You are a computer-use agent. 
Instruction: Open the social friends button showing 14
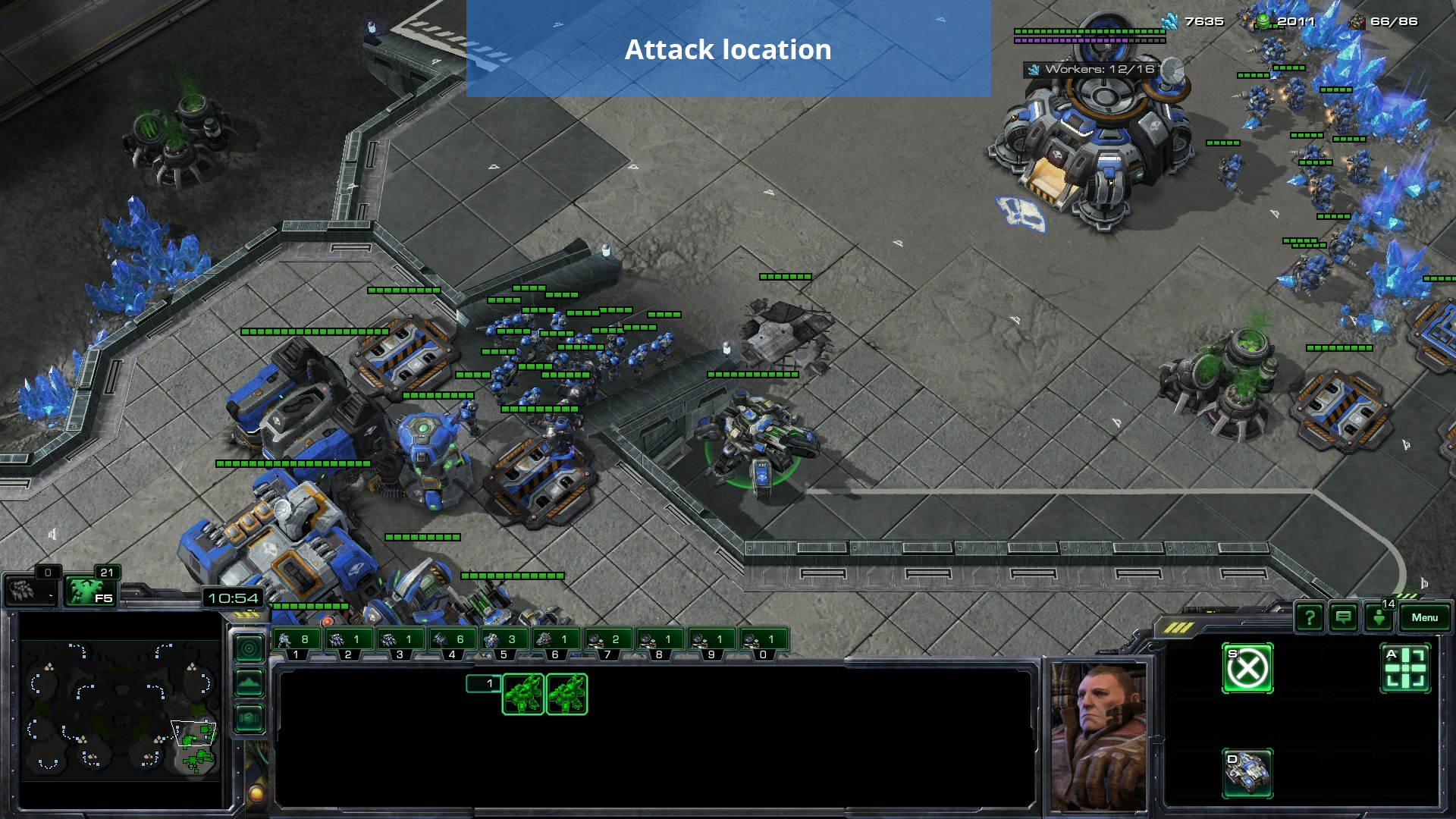(x=1379, y=617)
